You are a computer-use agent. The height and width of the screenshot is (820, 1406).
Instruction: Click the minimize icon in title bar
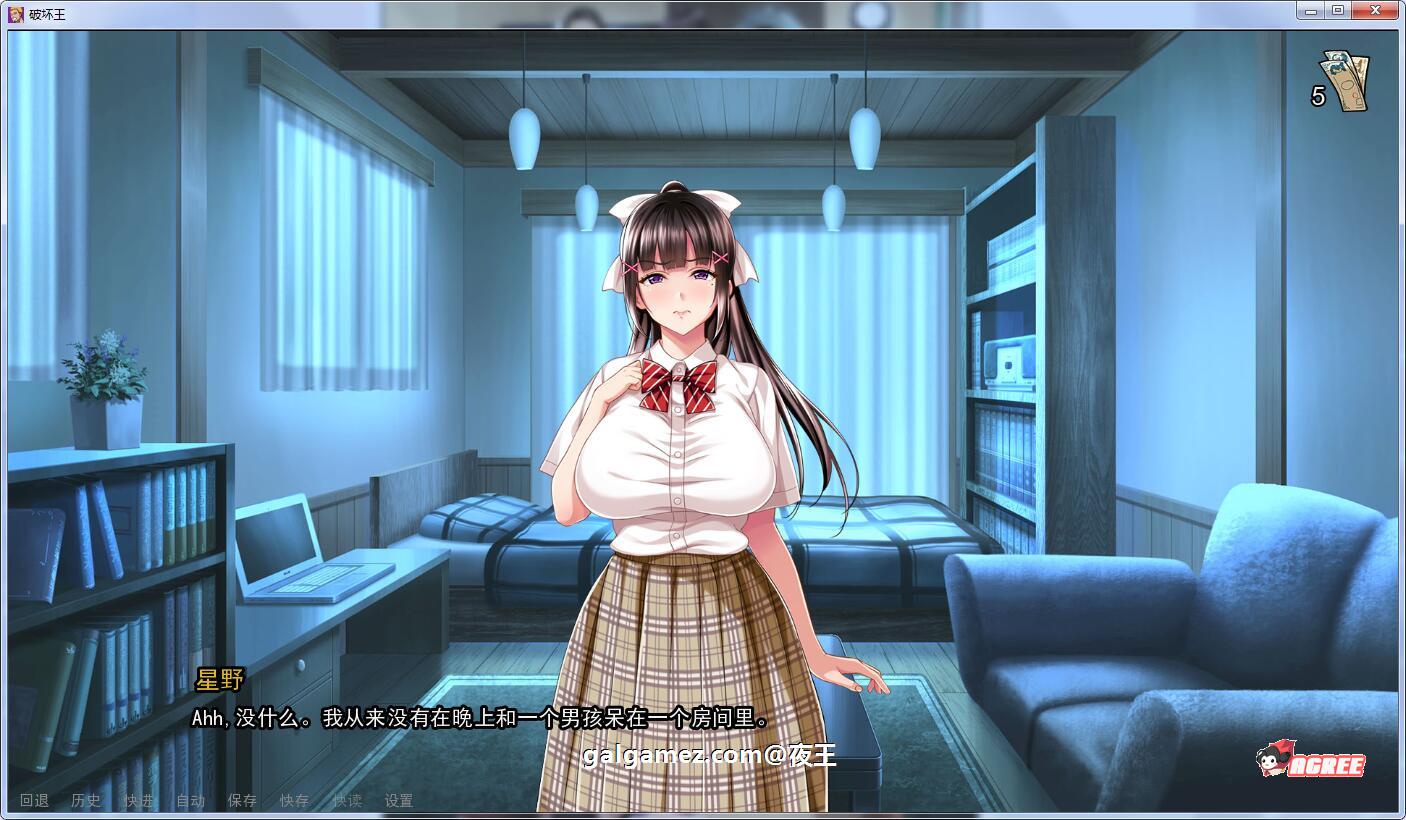(1310, 9)
